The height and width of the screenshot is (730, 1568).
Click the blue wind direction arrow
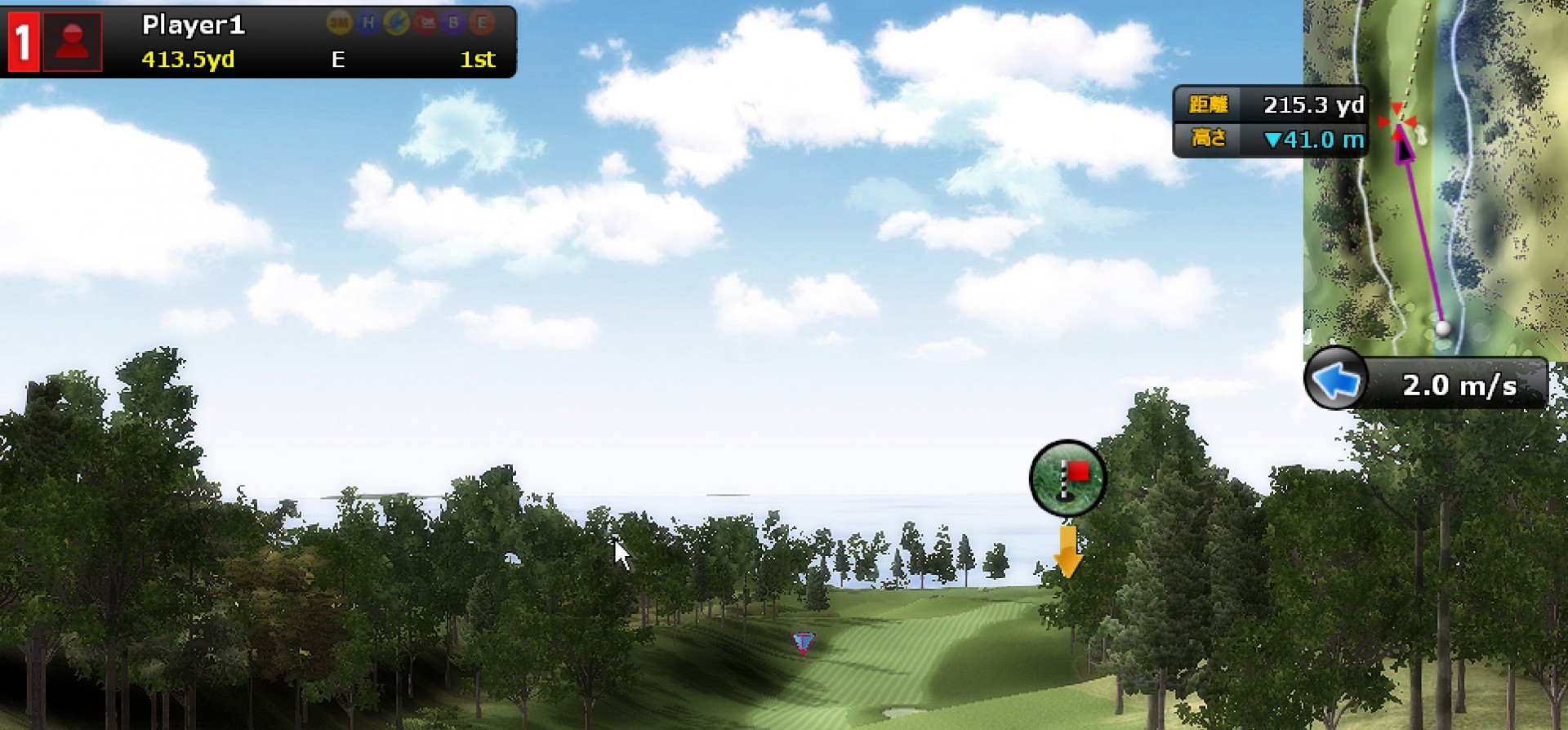pyautogui.click(x=1336, y=381)
